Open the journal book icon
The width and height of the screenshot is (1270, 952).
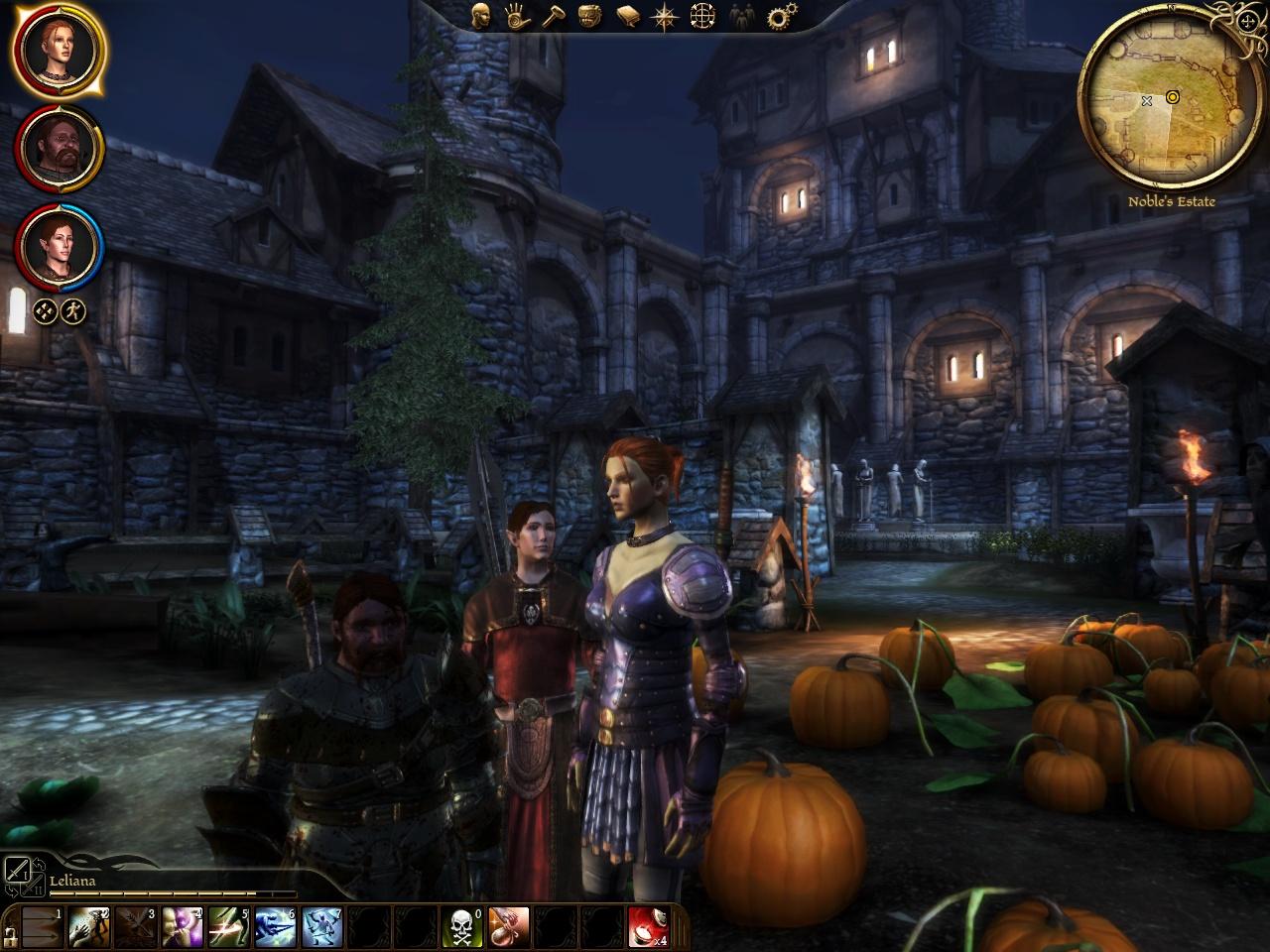pos(627,16)
